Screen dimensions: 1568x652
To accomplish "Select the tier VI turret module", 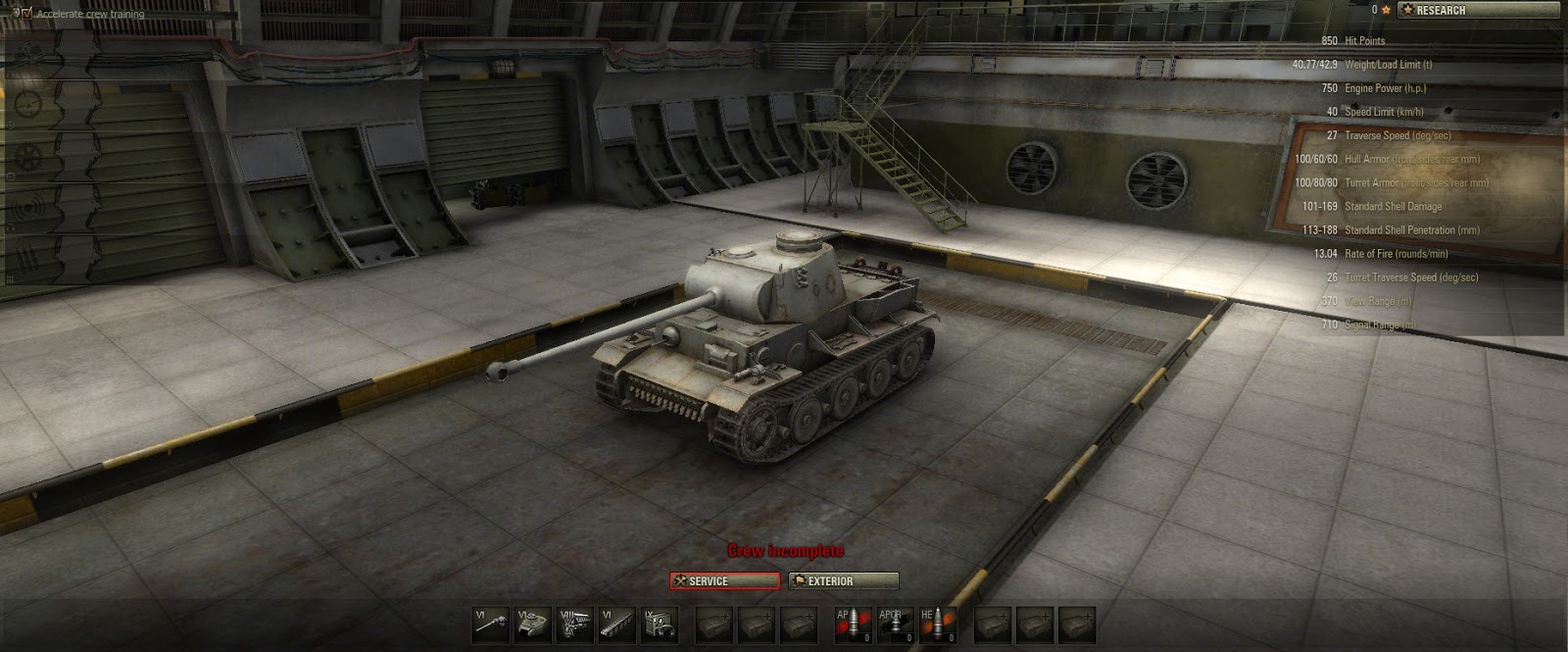I will (x=533, y=625).
